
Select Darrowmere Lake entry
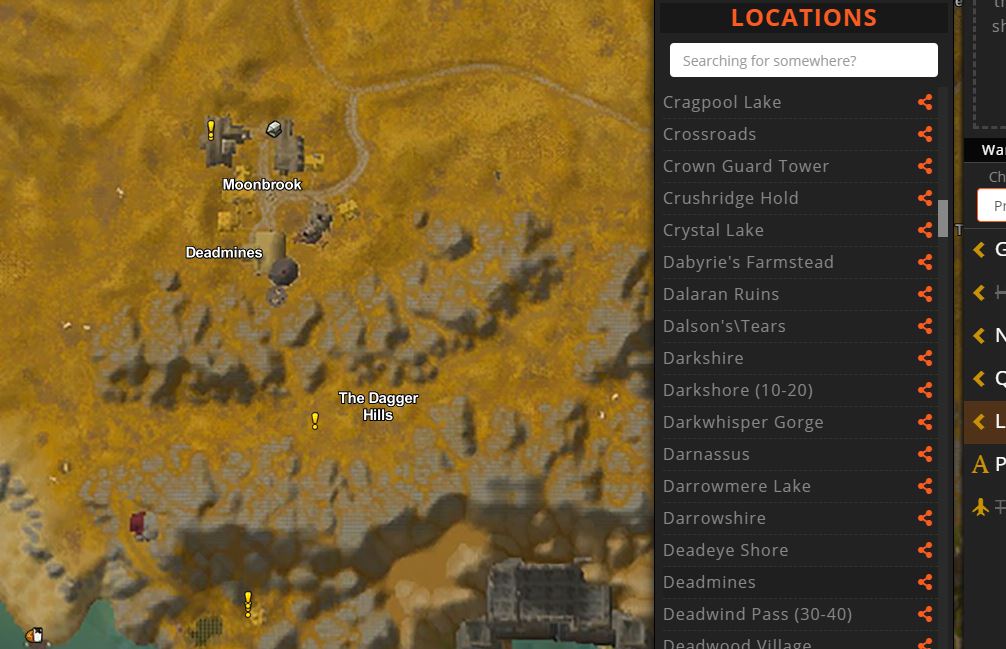coord(736,486)
